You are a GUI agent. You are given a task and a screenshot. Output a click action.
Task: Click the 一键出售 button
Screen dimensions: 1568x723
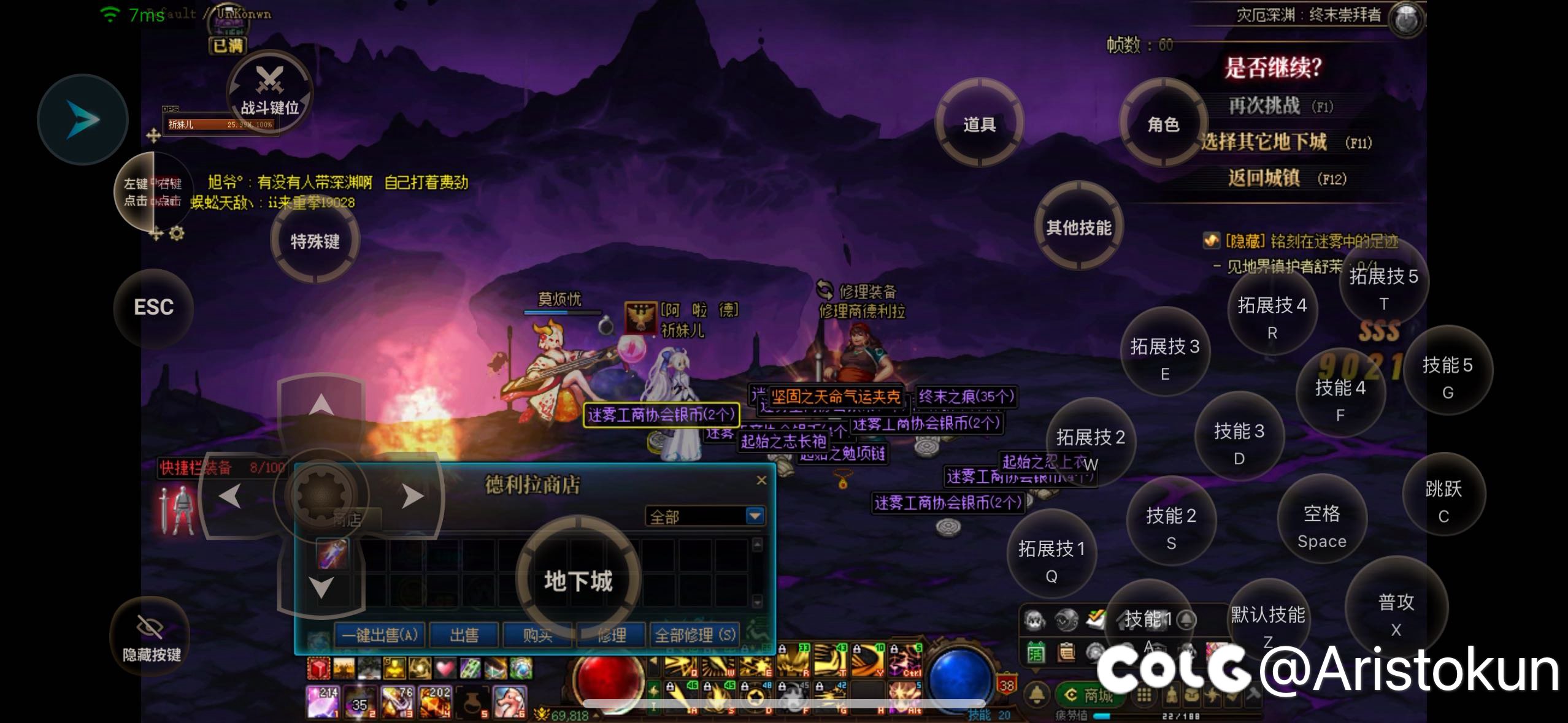[x=380, y=635]
